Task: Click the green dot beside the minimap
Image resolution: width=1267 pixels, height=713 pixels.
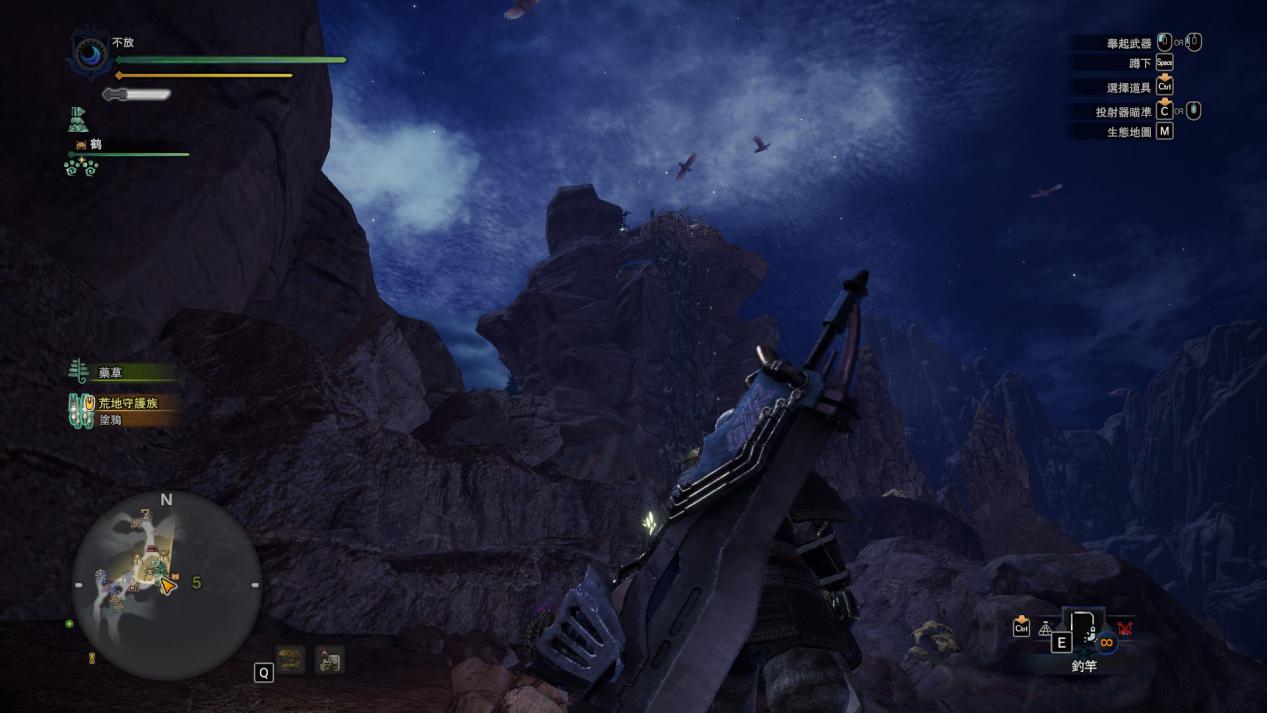Action: point(69,624)
